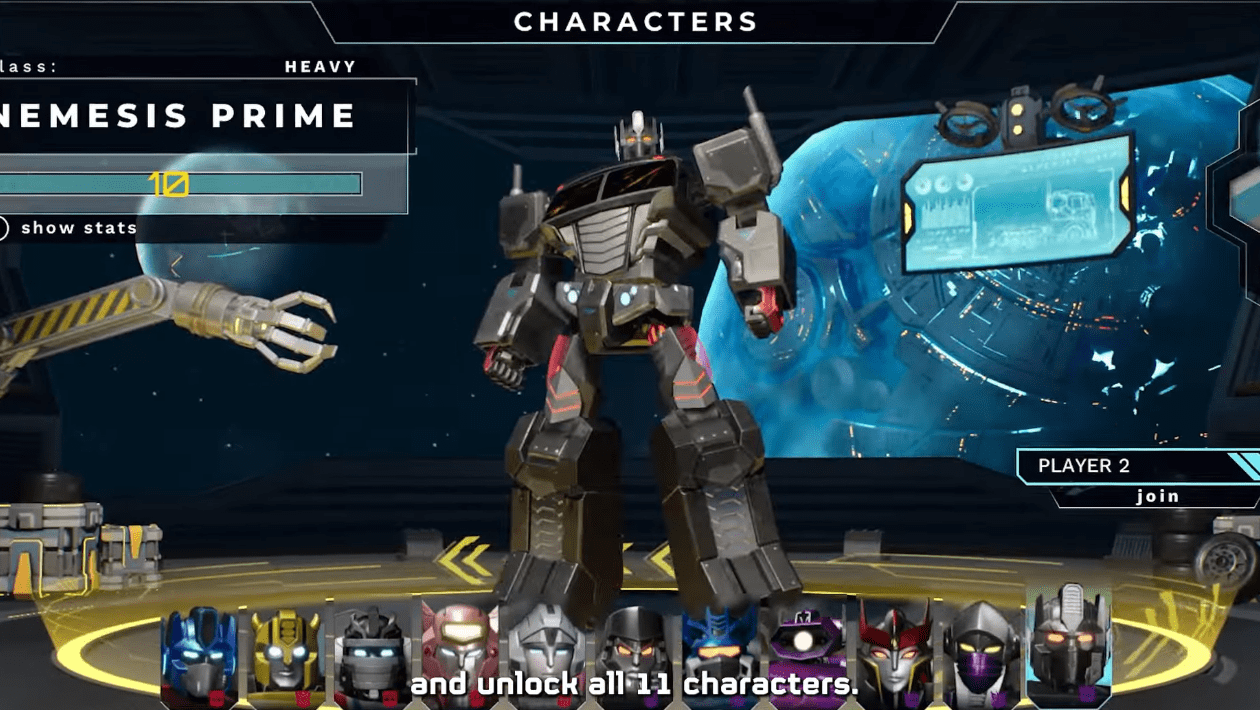Select the Megatron character portrait
The width and height of the screenshot is (1260, 710).
coord(632,650)
